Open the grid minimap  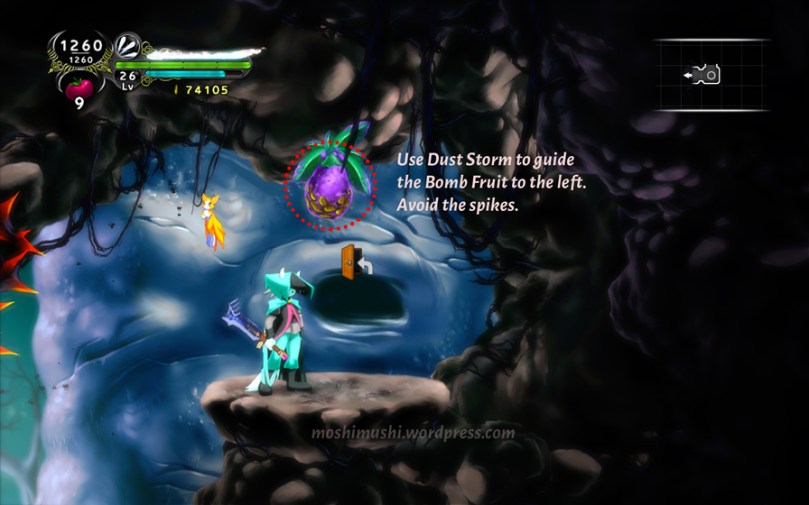712,75
